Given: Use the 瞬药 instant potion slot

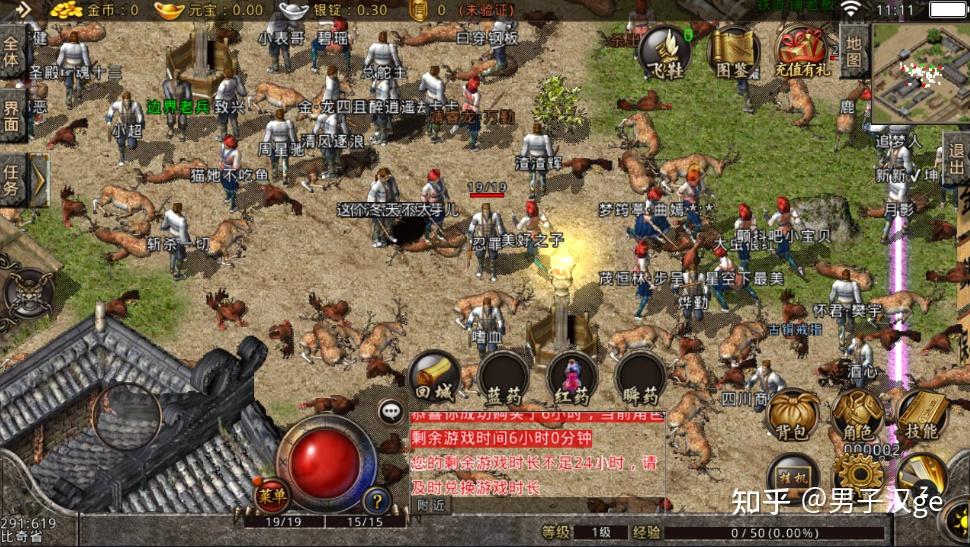Looking at the screenshot, I should (641, 377).
